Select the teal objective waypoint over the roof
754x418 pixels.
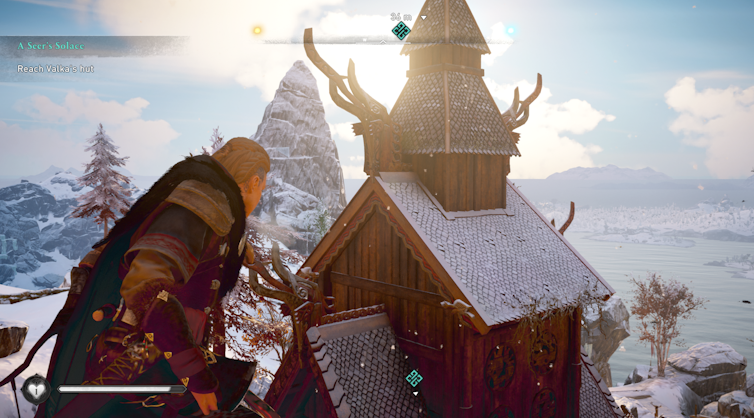pos(414,377)
